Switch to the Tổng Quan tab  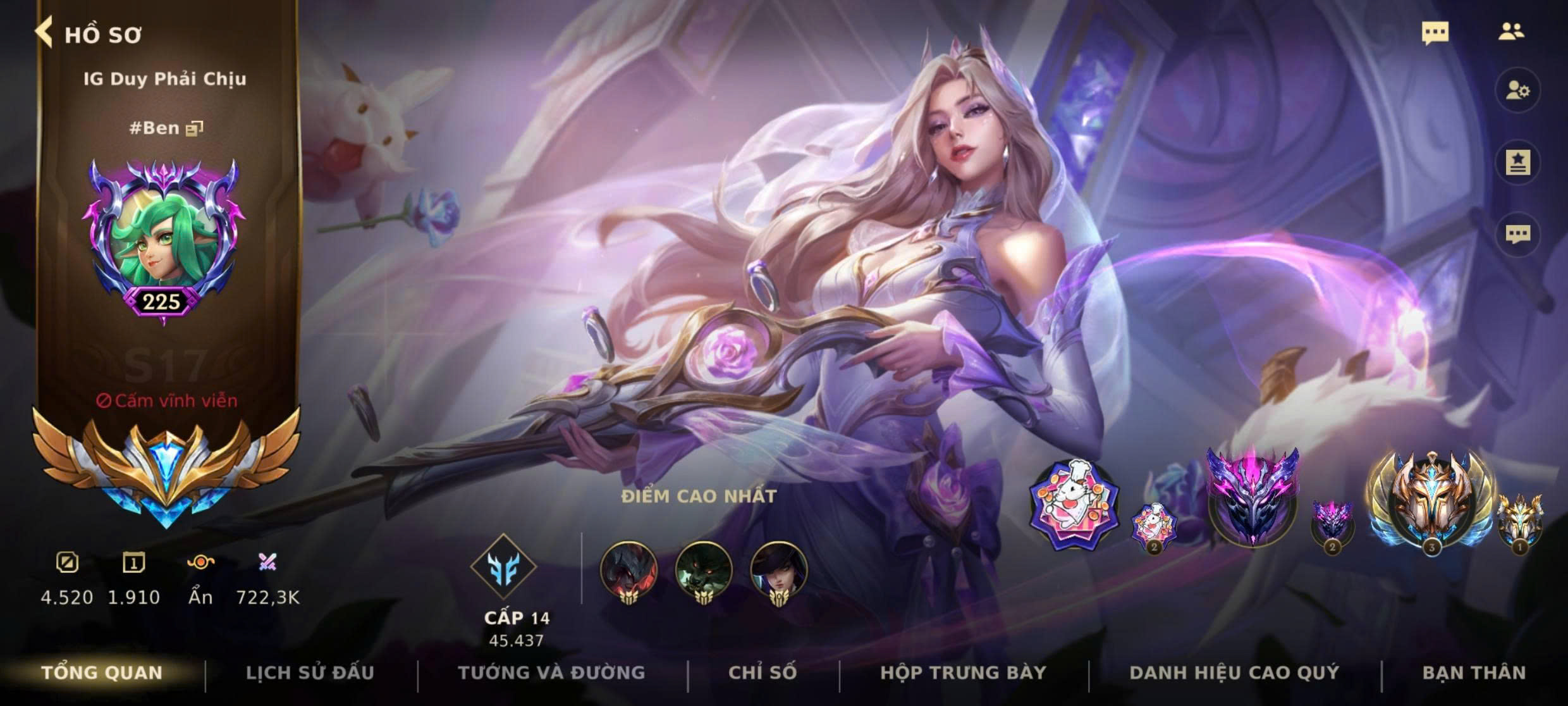102,672
